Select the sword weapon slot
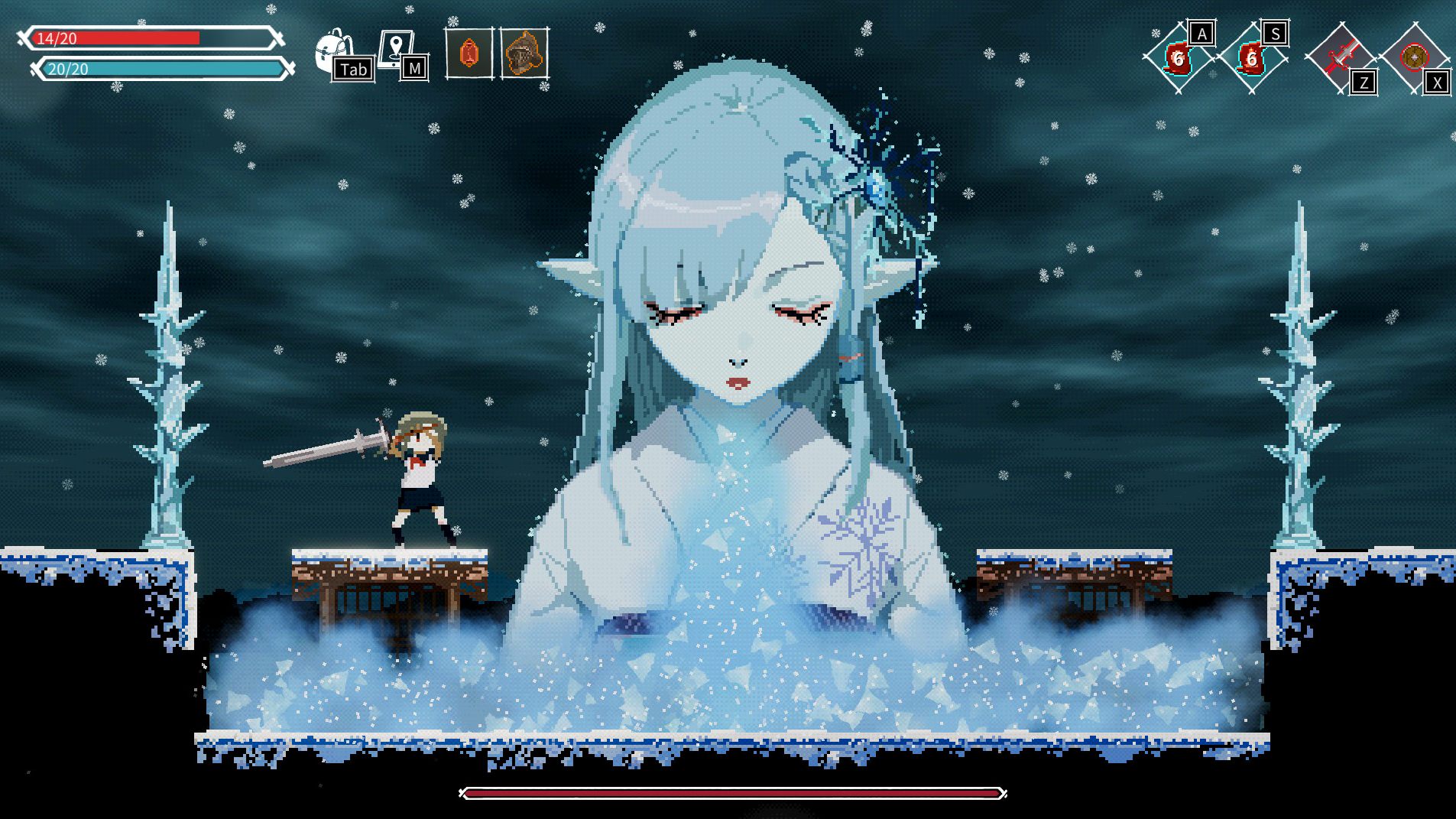 (x=1340, y=58)
